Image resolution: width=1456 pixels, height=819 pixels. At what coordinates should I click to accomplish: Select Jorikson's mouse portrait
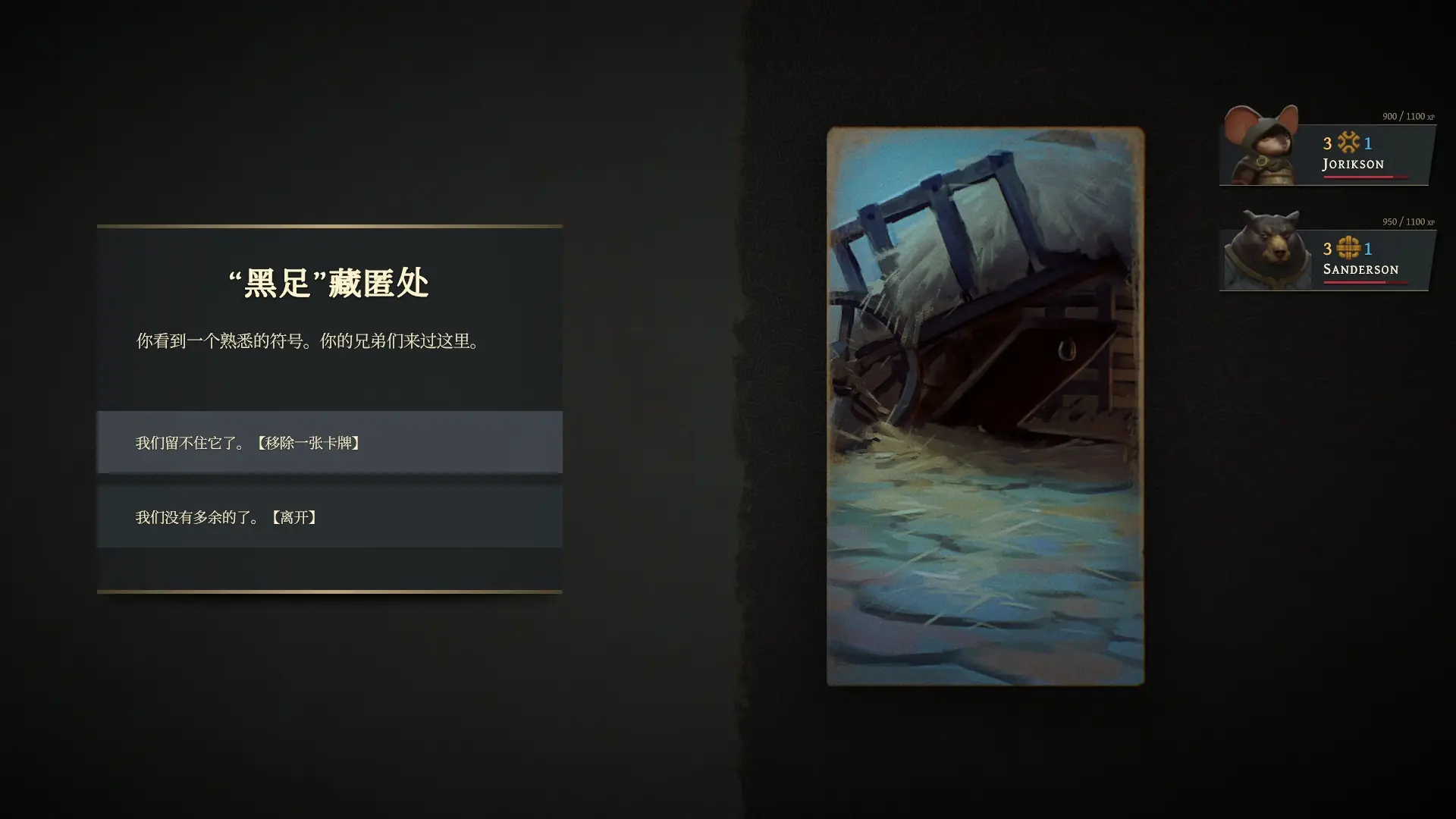1260,146
